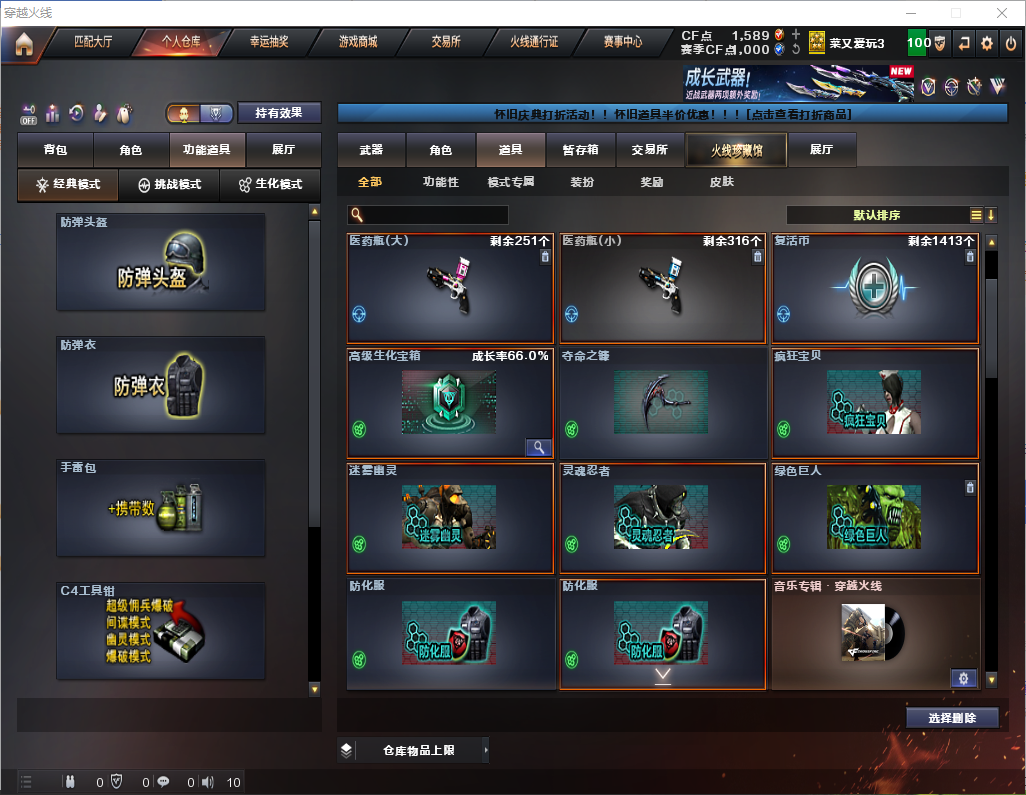This screenshot has height=795, width=1026.
Task: Open the 交易所 exchange in top navigation
Action: pyautogui.click(x=446, y=42)
